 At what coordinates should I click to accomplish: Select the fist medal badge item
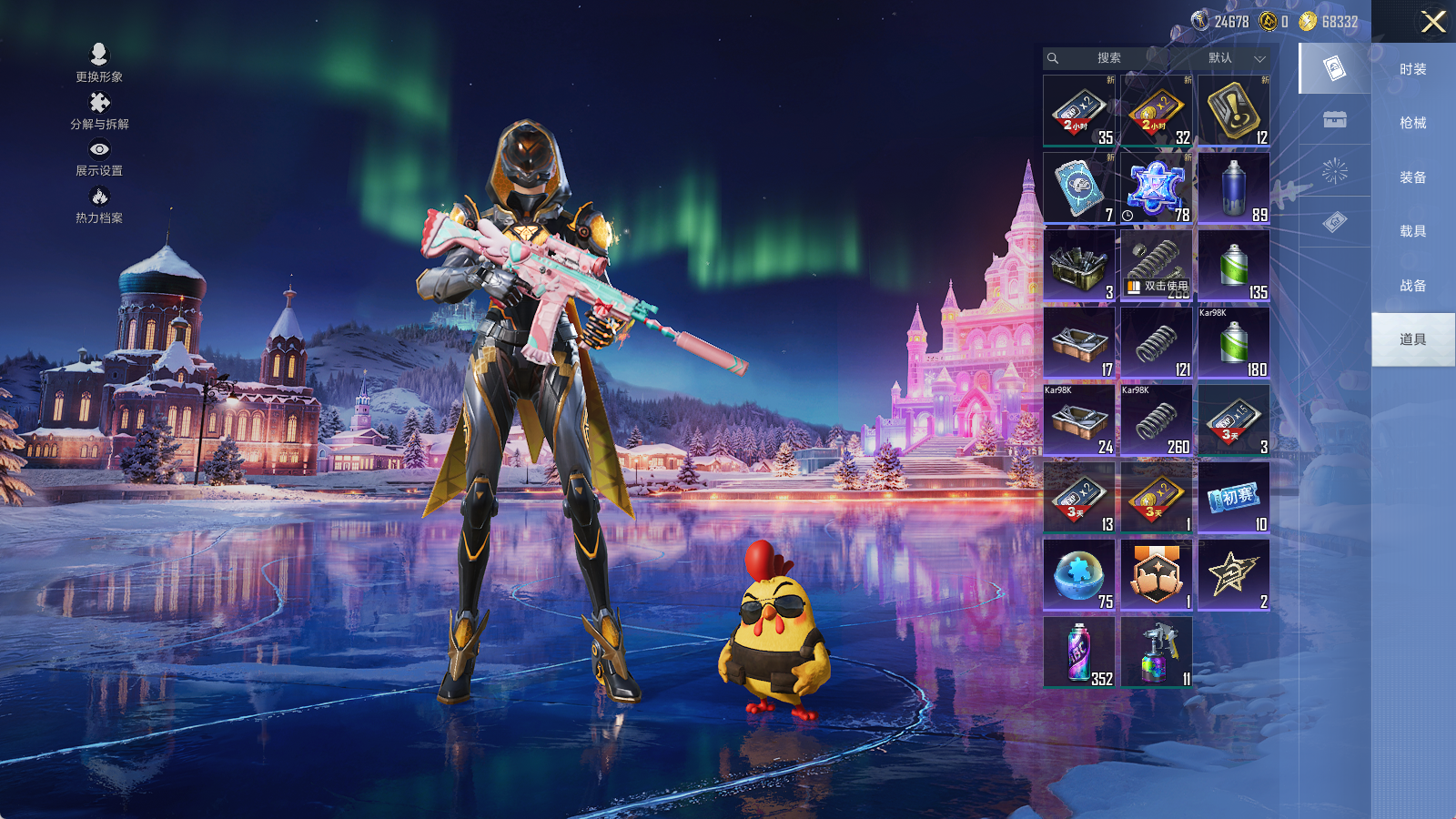(1157, 575)
